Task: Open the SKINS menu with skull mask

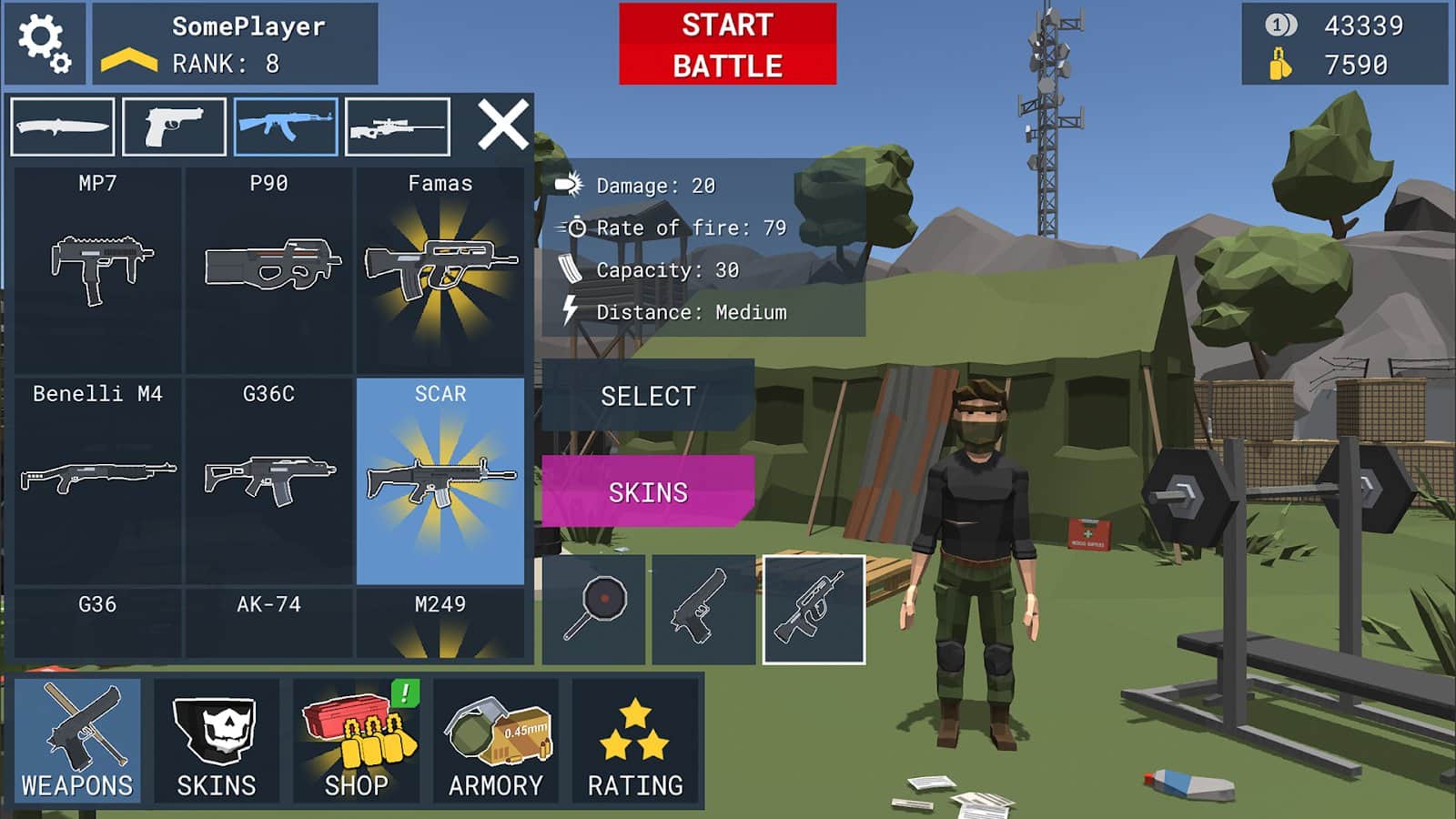Action: (x=217, y=741)
